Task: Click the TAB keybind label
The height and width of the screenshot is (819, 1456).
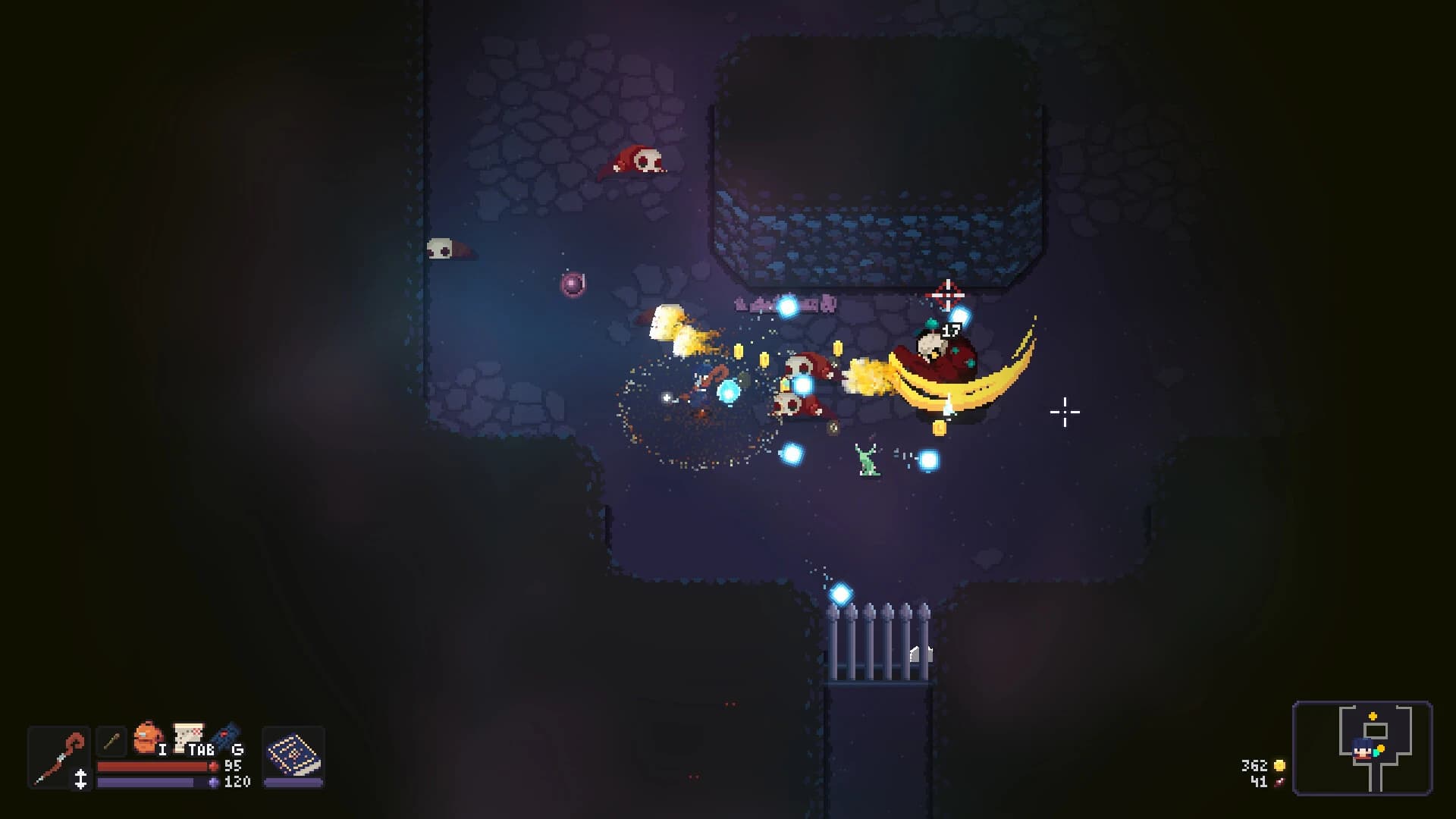Action: click(x=201, y=749)
